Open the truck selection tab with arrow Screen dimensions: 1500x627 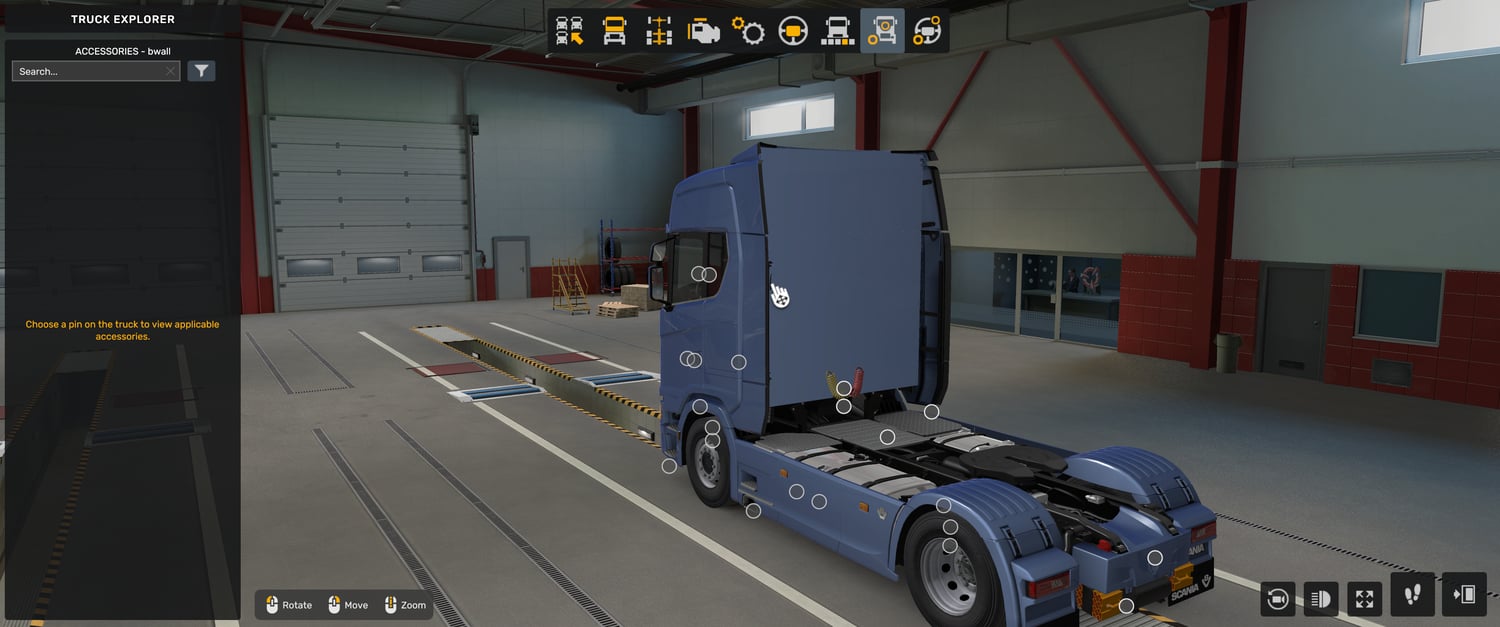(x=570, y=32)
